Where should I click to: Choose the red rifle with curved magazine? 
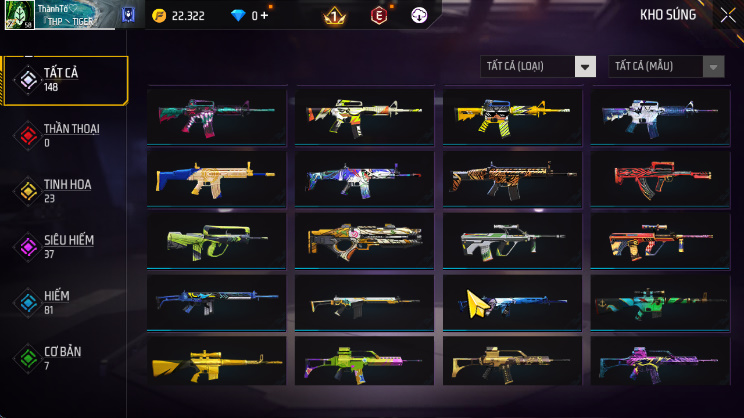tap(660, 178)
